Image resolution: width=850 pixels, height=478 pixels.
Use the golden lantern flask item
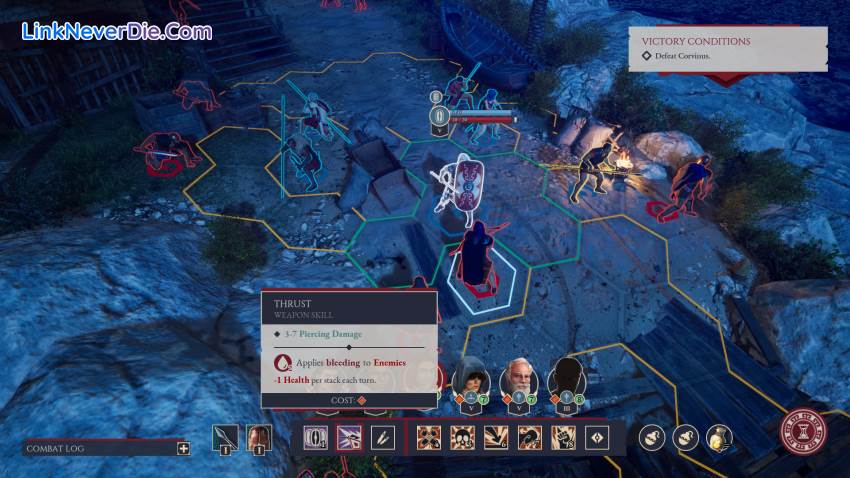coord(719,437)
